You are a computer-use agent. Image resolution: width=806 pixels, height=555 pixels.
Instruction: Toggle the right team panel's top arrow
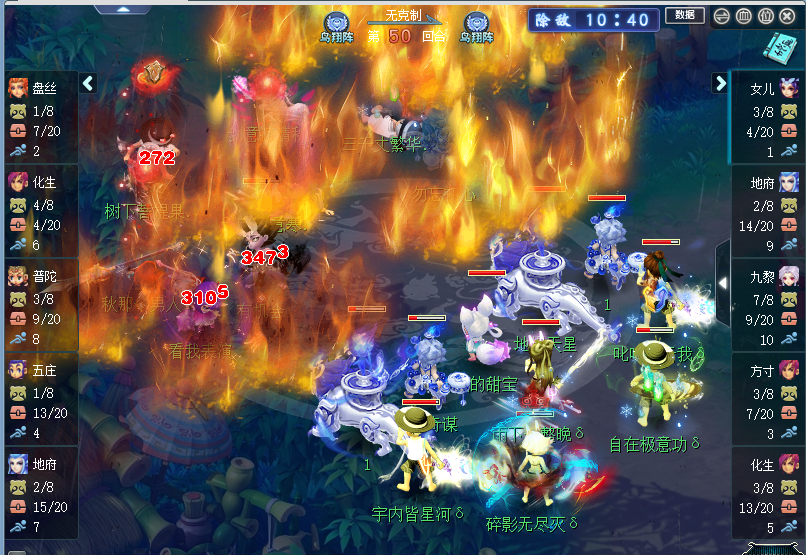click(720, 83)
